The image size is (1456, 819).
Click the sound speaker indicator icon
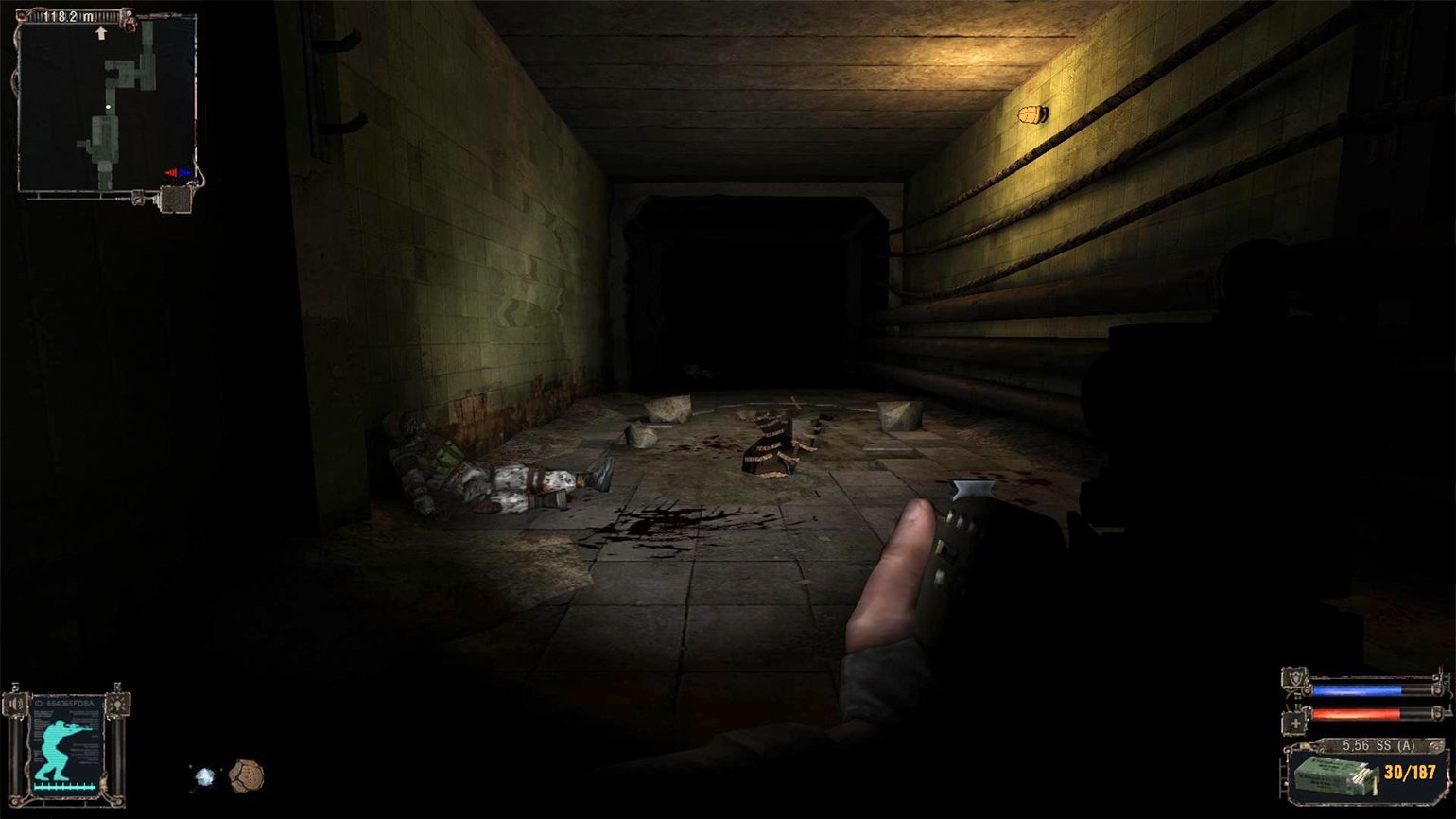pos(14,705)
